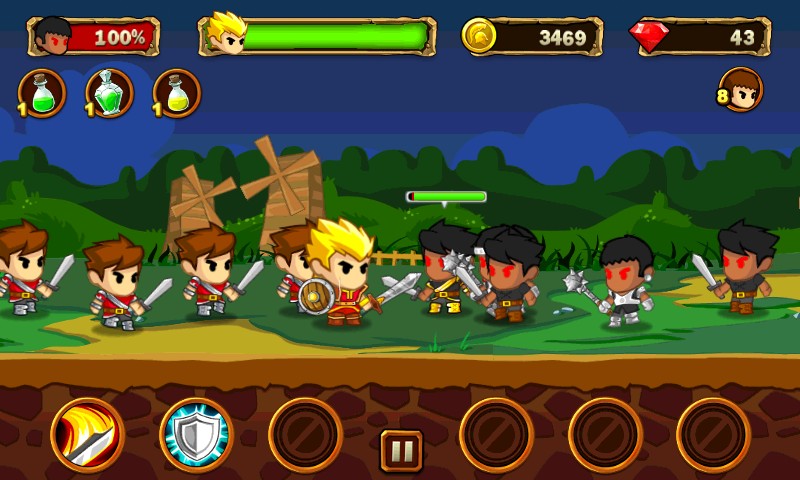Viewport: 800px width, 480px height.
Task: Use the round green potion flask
Action: point(43,93)
